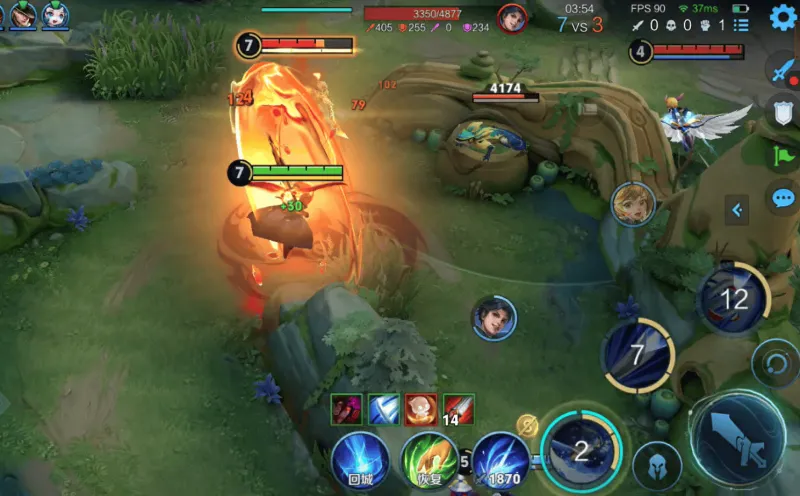Use the 回城 recall ability
This screenshot has width=800, height=496.
coord(360,461)
